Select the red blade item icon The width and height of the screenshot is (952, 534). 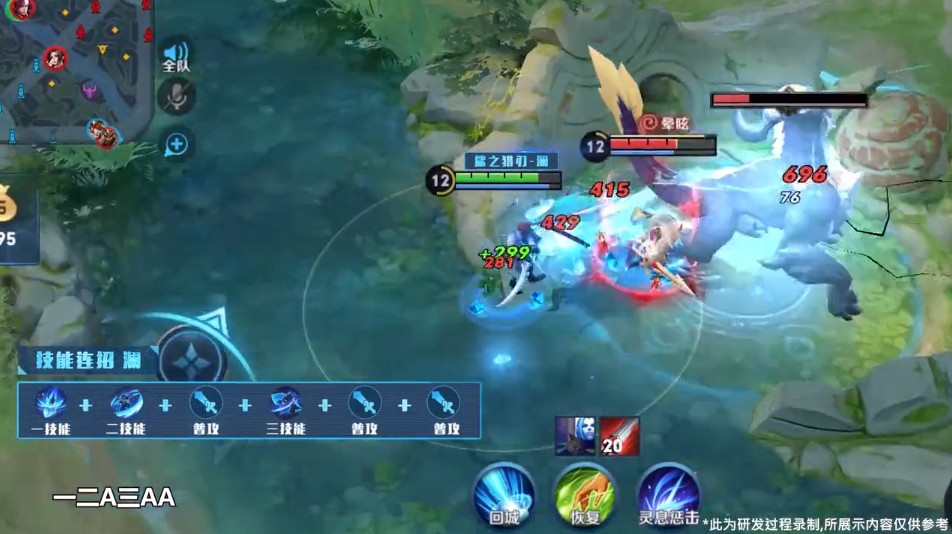tap(620, 436)
